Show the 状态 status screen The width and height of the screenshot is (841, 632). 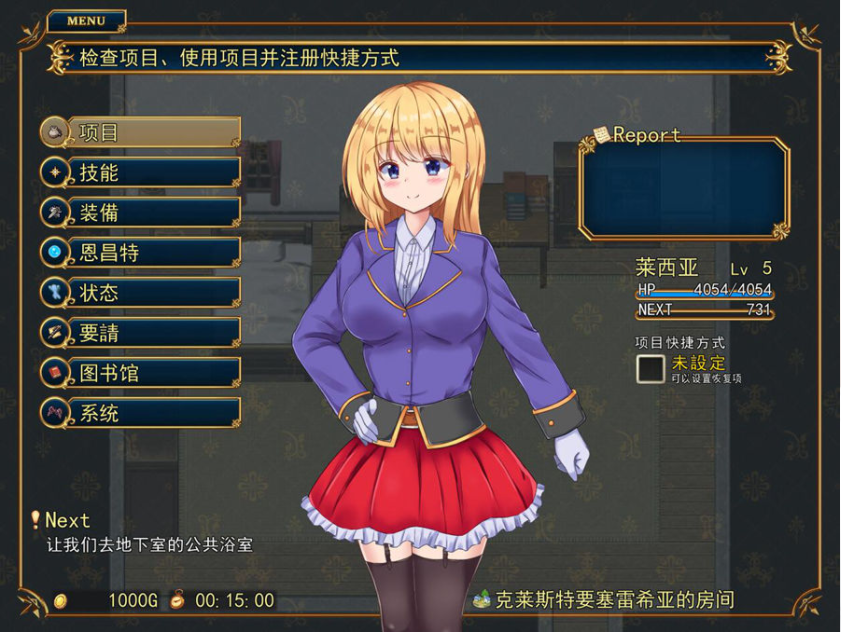(140, 292)
